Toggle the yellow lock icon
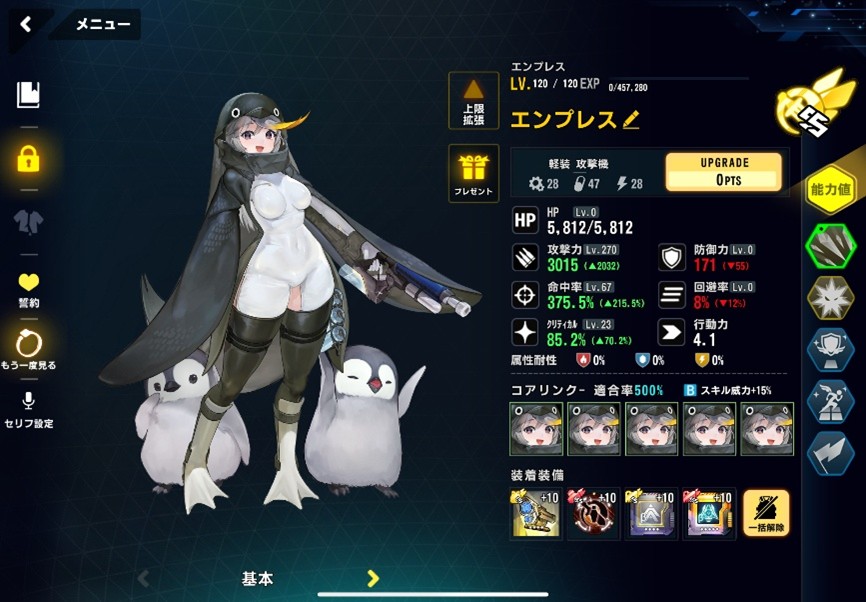 tap(28, 158)
